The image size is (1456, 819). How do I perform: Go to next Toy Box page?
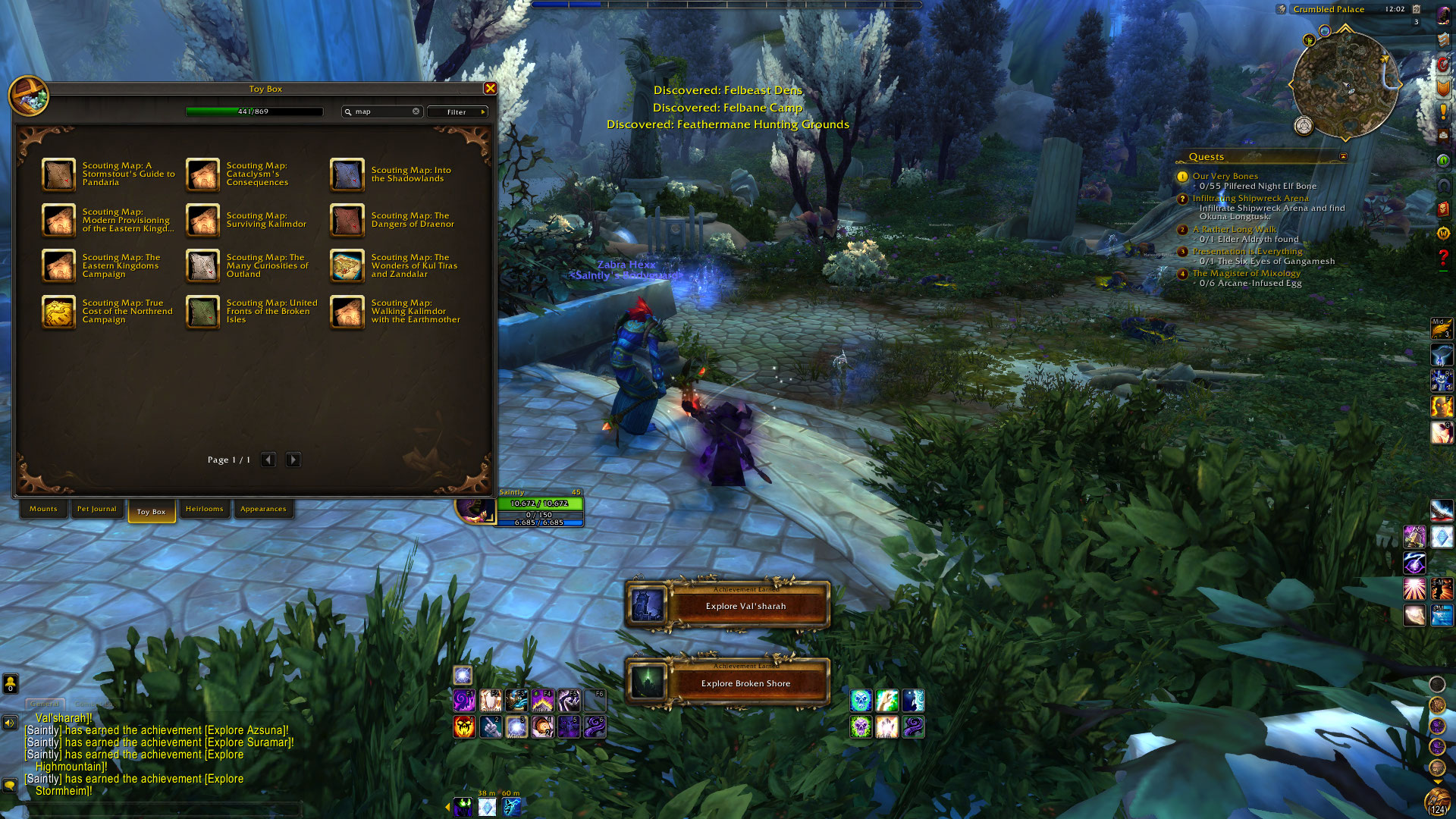[x=293, y=460]
